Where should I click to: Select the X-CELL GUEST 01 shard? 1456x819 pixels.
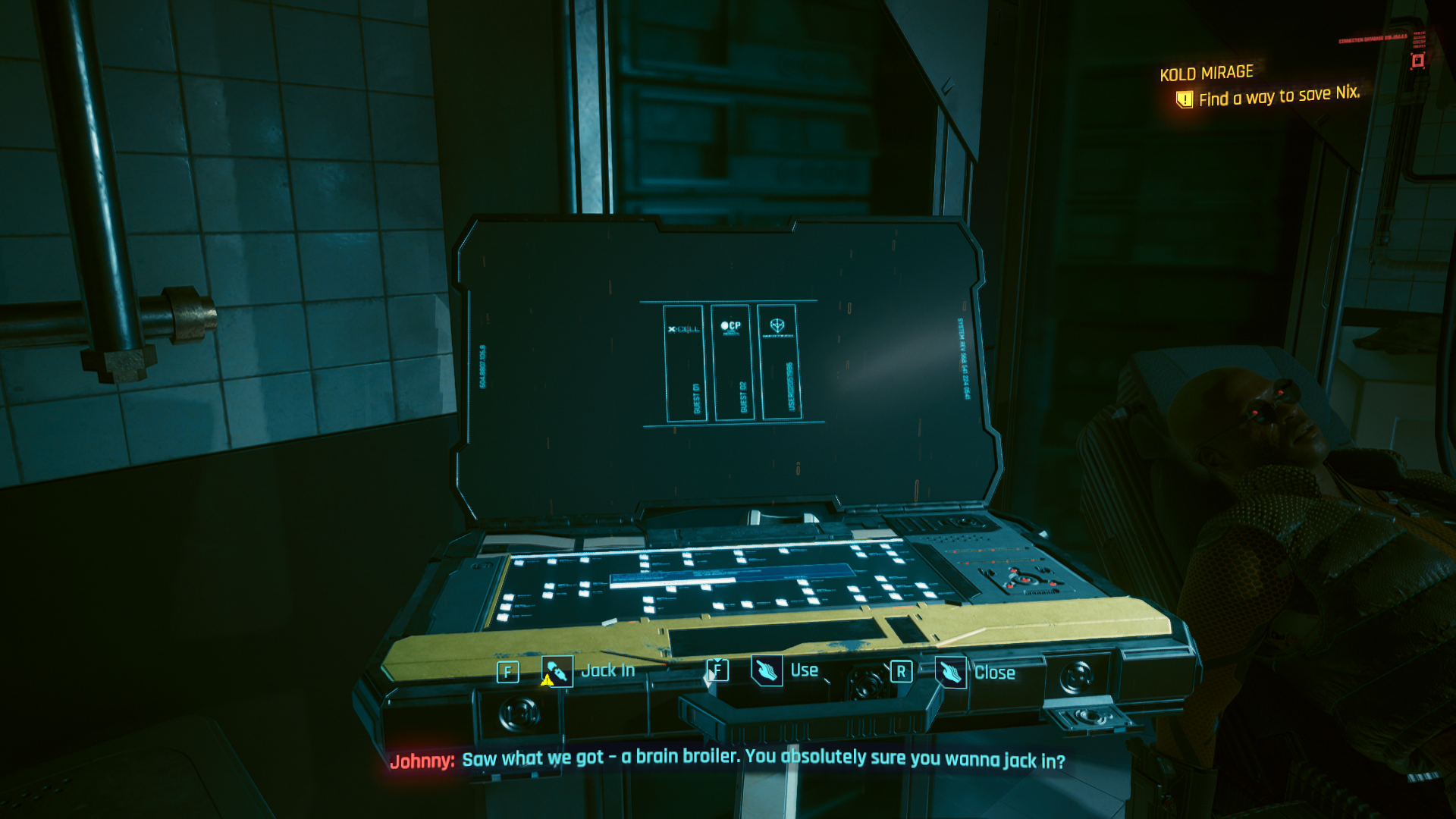point(686,362)
